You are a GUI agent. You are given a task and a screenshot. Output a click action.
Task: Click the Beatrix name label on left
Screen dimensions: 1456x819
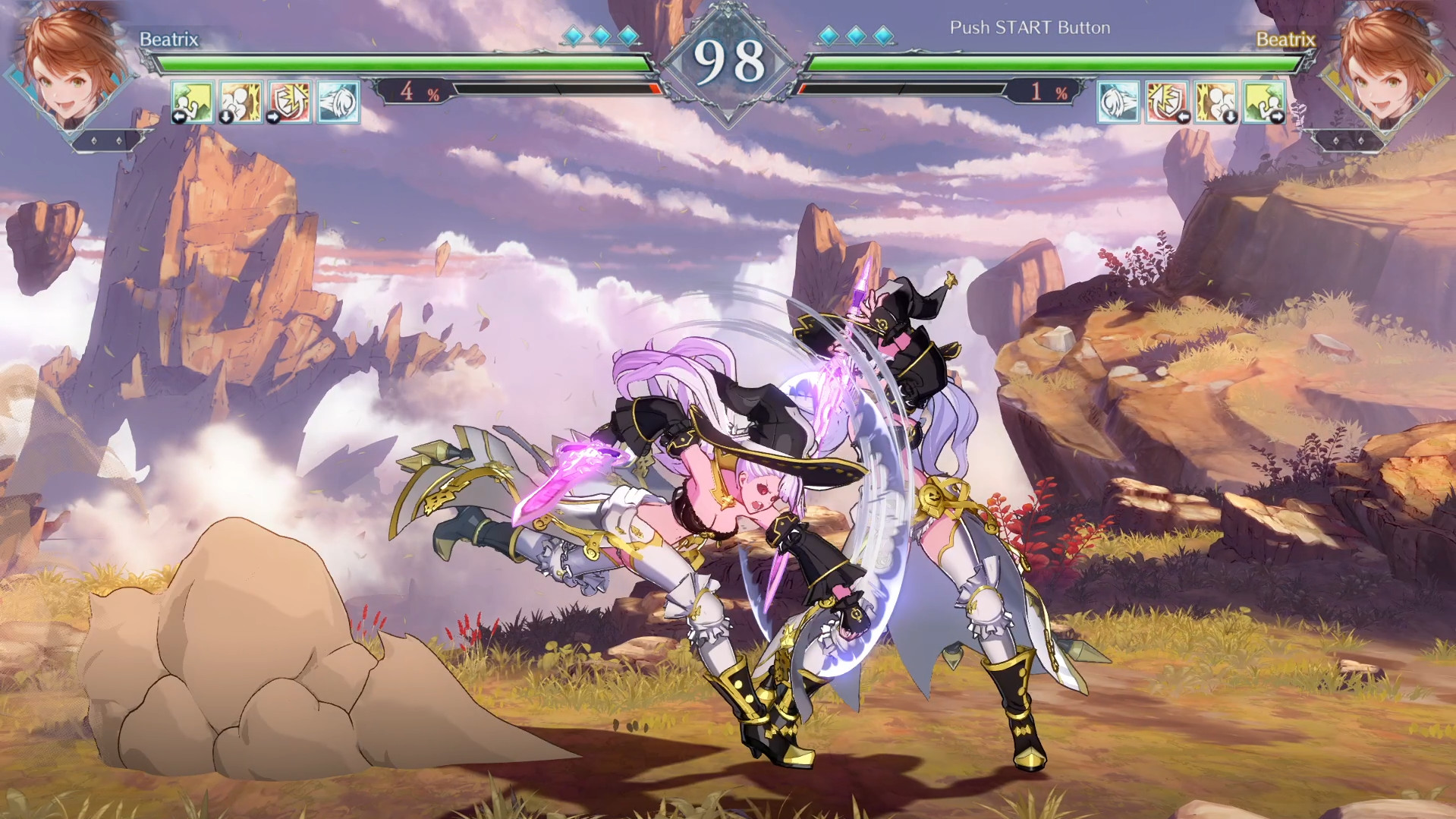(169, 41)
